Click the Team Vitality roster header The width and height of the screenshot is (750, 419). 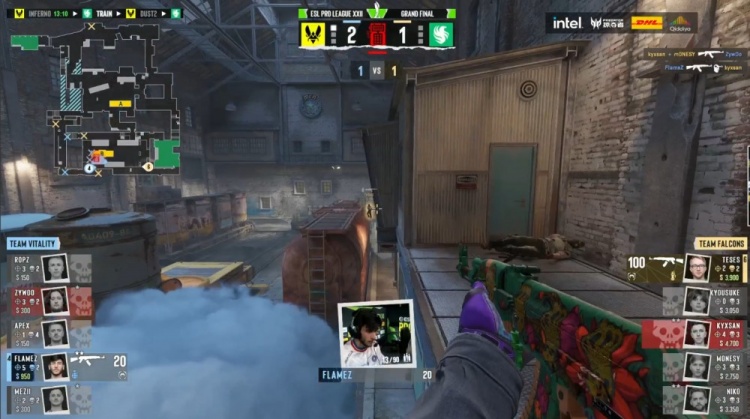pyautogui.click(x=32, y=243)
